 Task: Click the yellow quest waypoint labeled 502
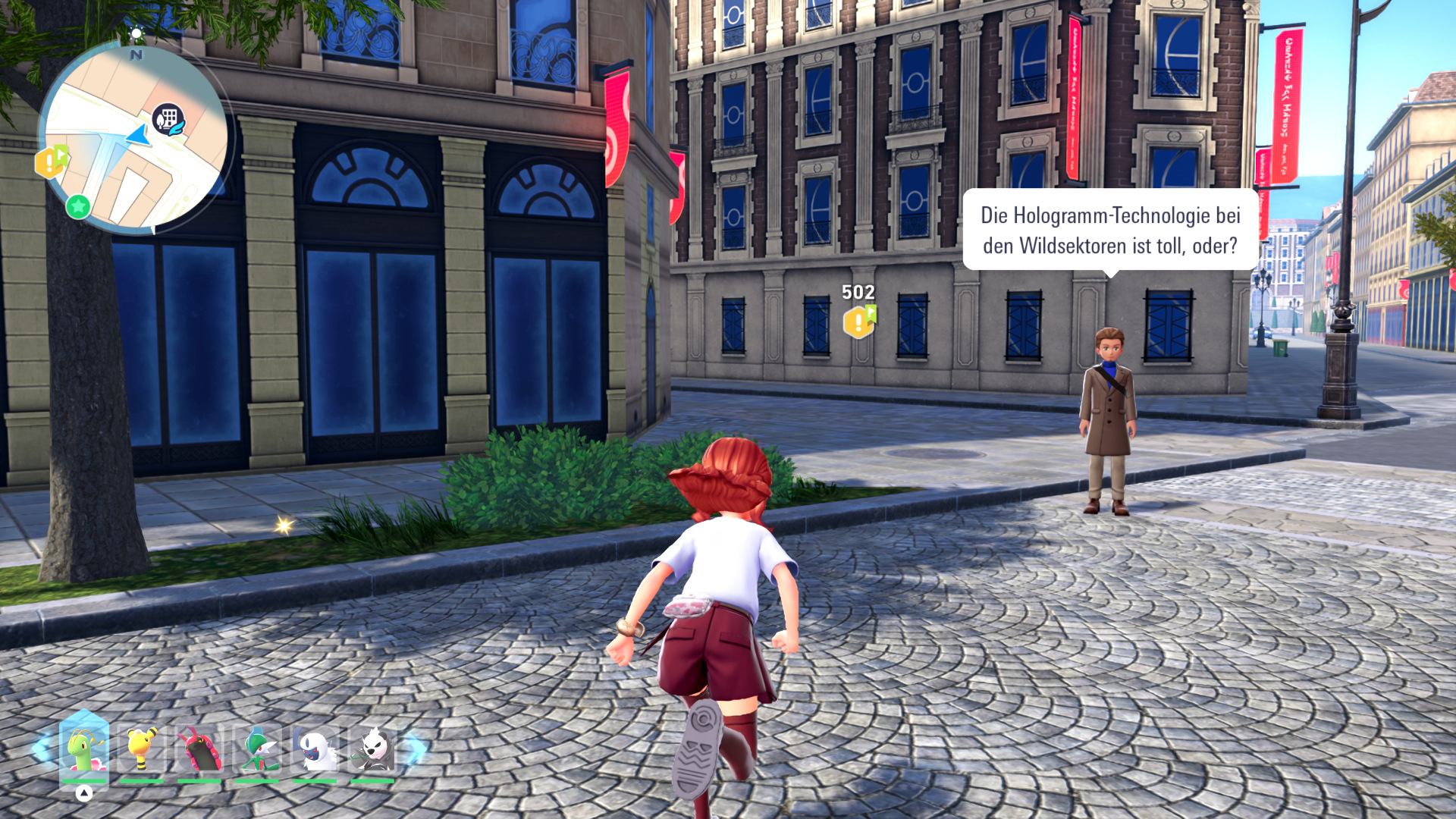coord(859,322)
